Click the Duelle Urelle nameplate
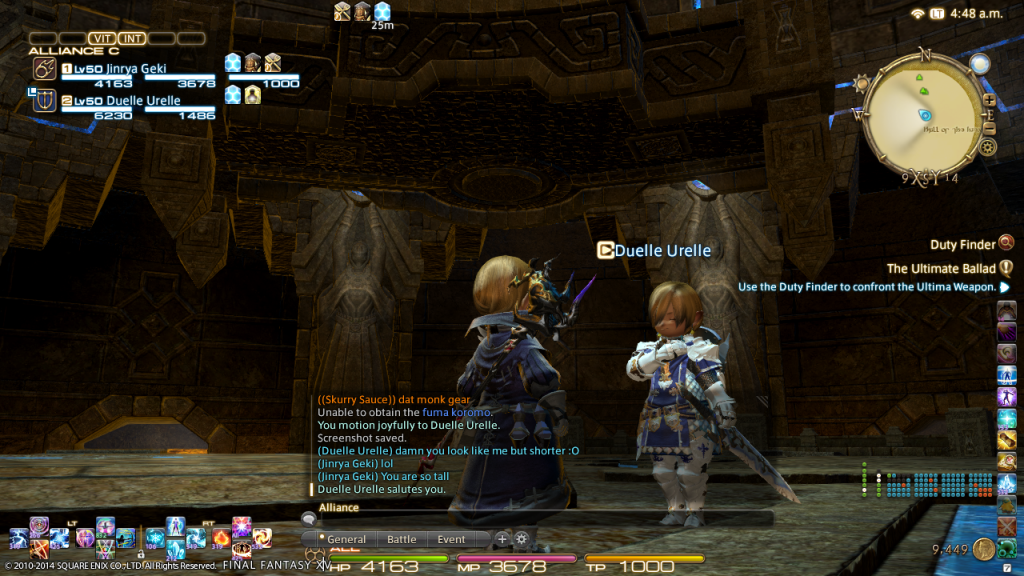1024x576 pixels. pos(662,250)
